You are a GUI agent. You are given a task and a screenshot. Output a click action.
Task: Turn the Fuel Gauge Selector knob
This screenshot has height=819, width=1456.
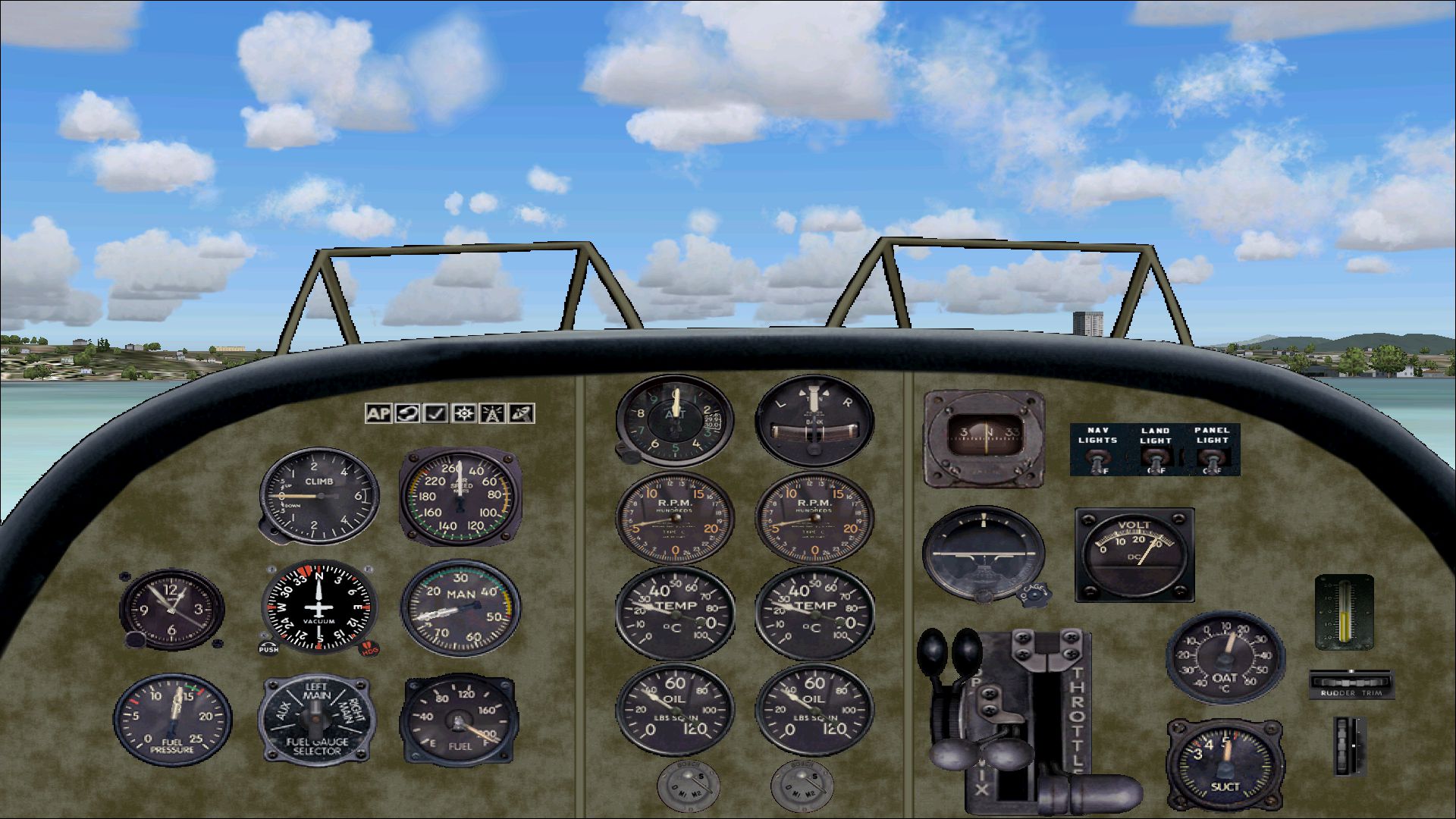[x=316, y=715]
